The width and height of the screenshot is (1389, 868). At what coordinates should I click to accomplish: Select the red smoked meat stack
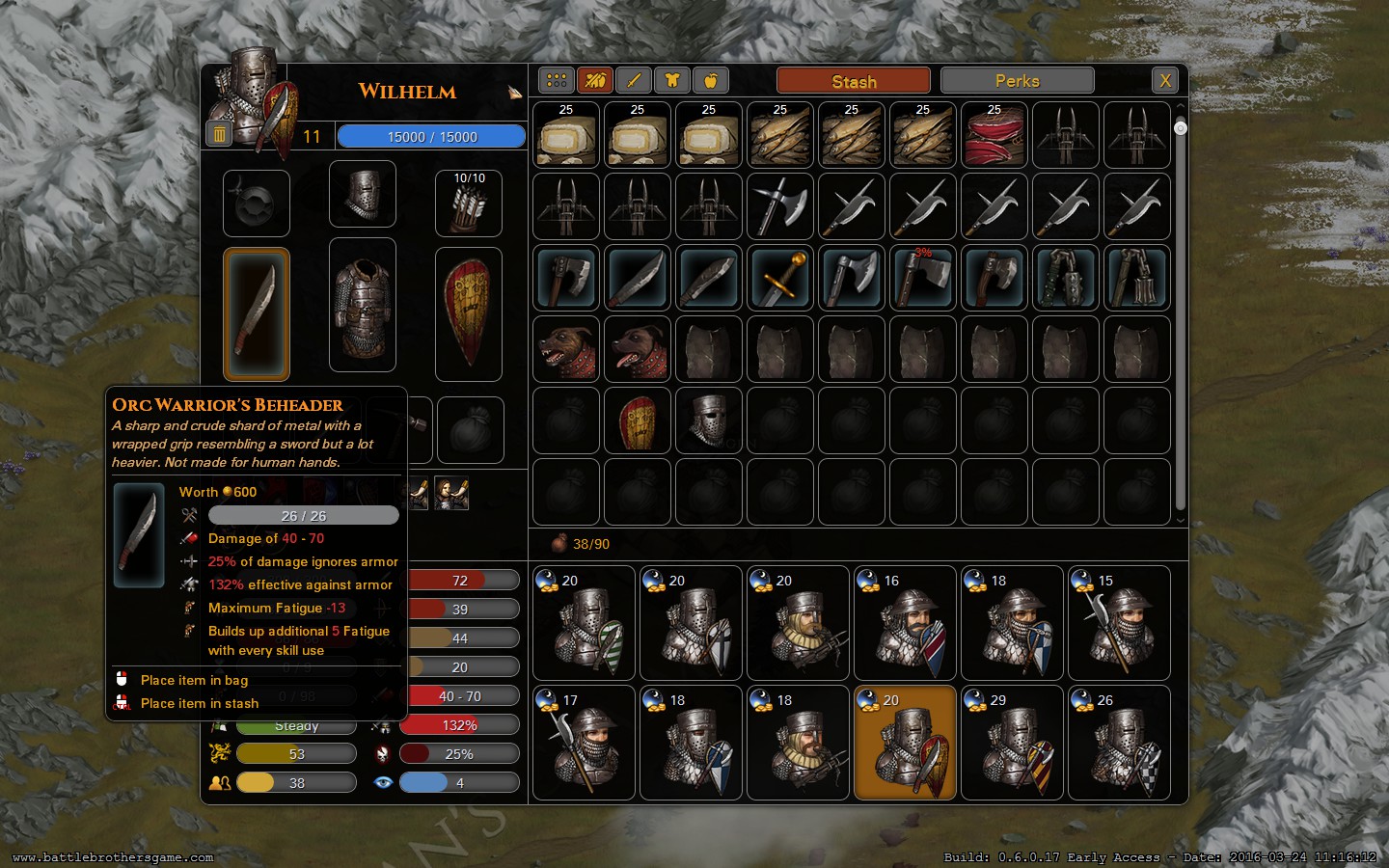pos(994,135)
